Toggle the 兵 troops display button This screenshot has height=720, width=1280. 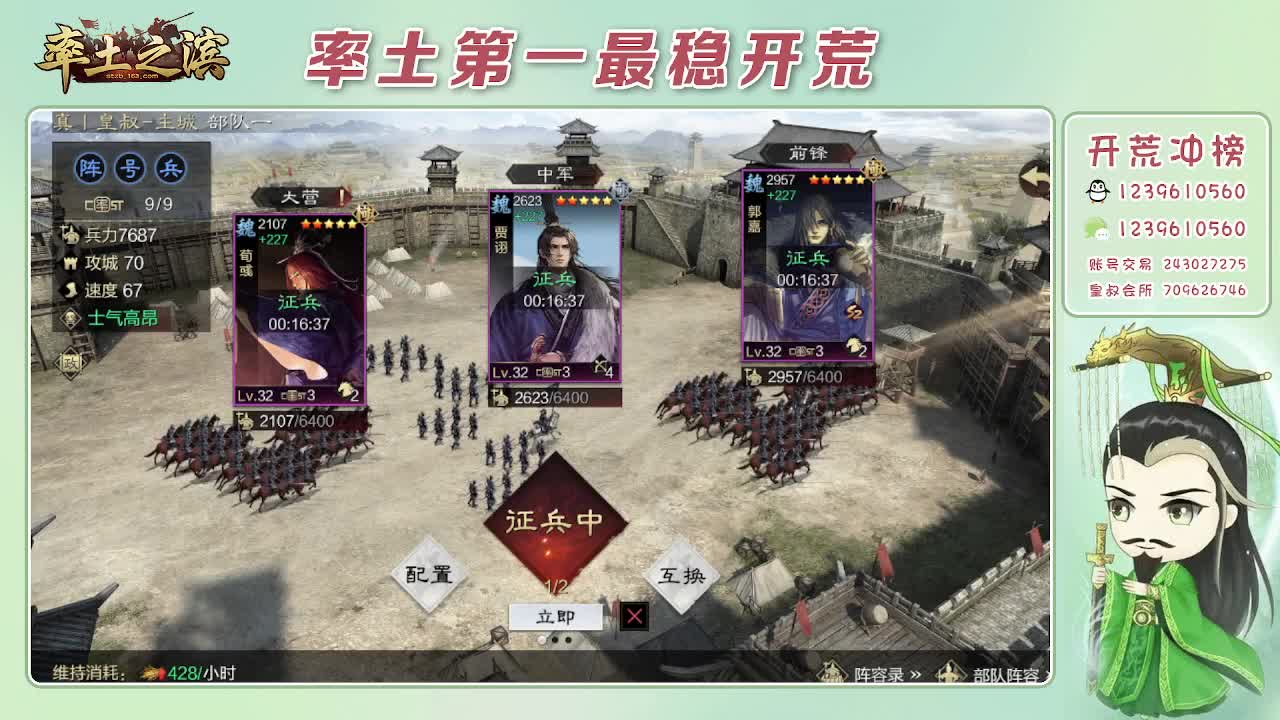coord(172,169)
